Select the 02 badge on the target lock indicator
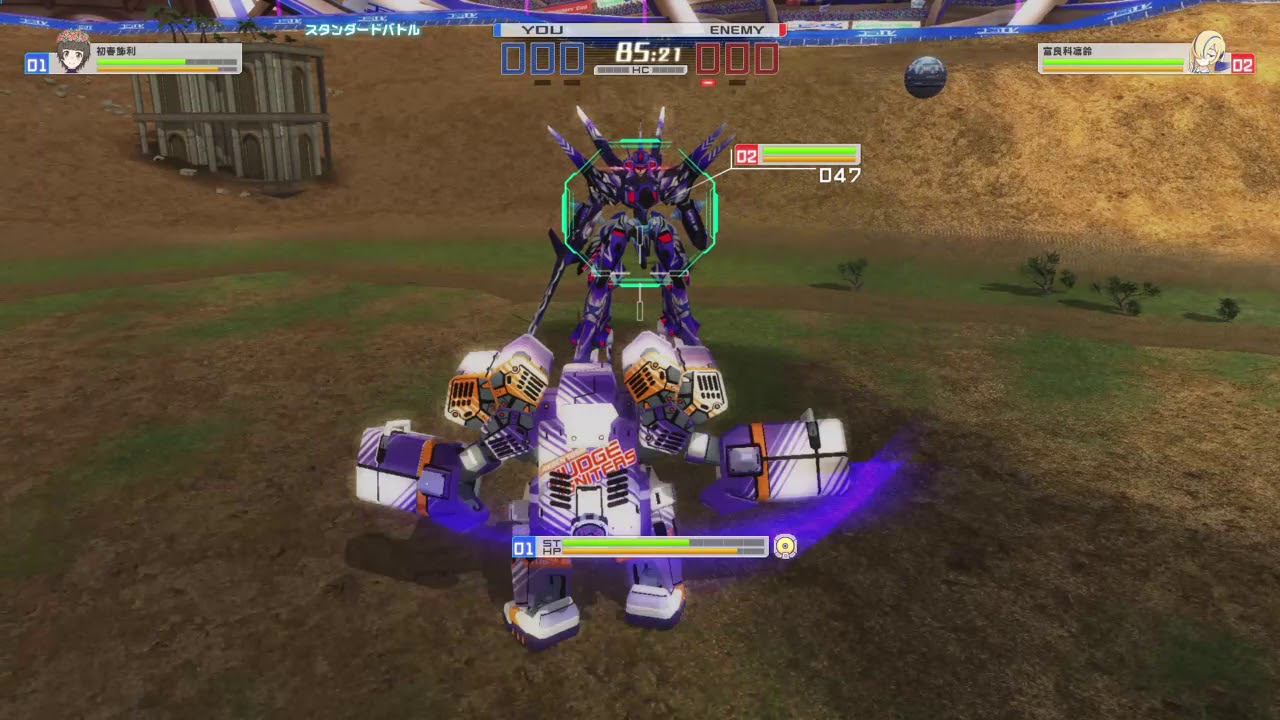This screenshot has width=1280, height=720. pos(745,155)
